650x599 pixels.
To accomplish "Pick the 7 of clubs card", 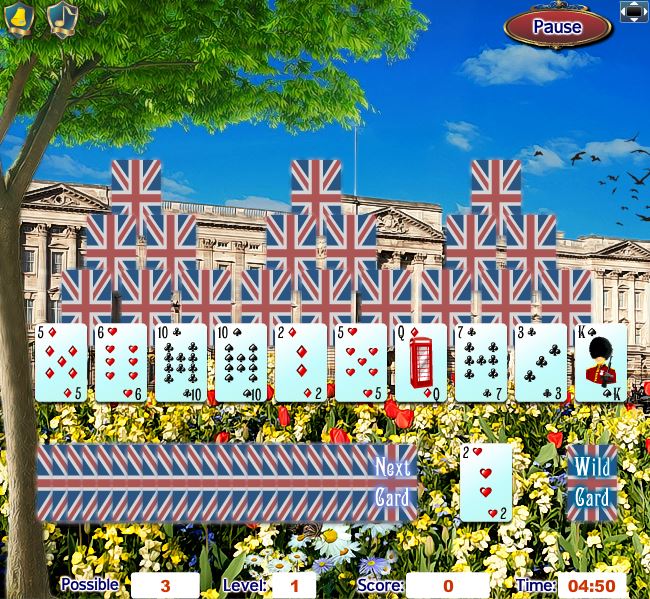I will point(481,363).
